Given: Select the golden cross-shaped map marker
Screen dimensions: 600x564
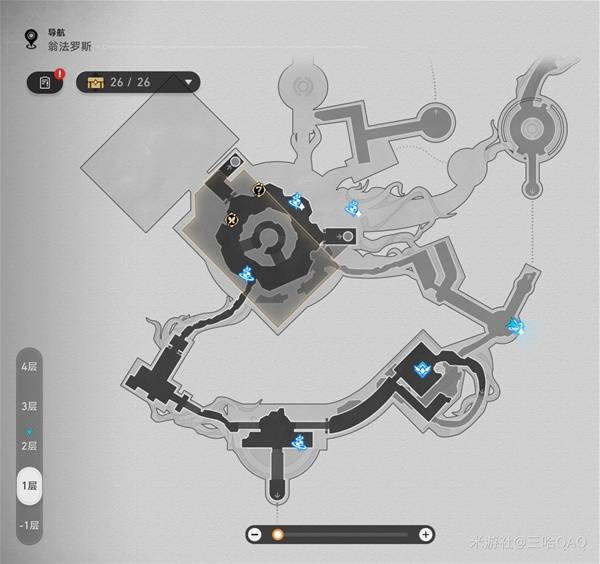Looking at the screenshot, I should tap(233, 218).
